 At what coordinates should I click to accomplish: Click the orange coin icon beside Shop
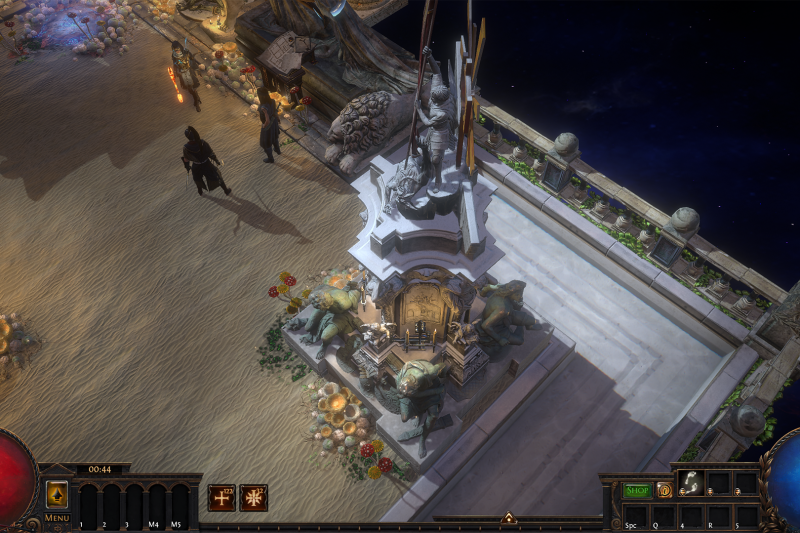click(x=664, y=491)
